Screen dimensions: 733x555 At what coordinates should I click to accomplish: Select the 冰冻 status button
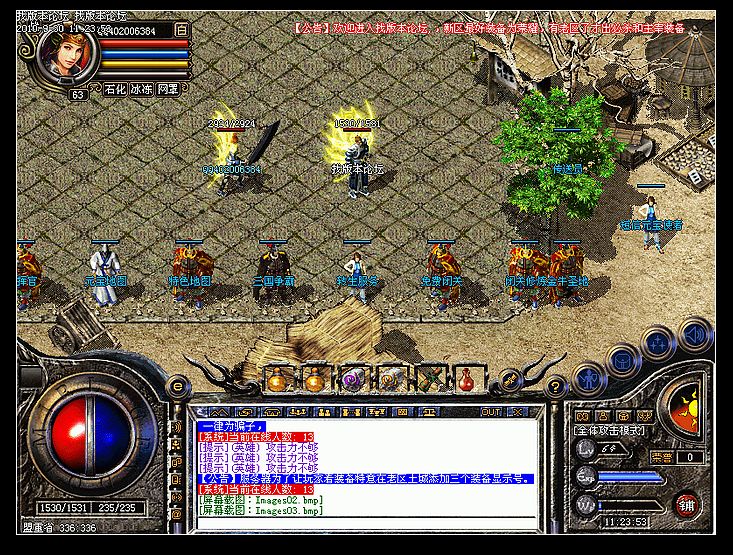[x=140, y=90]
